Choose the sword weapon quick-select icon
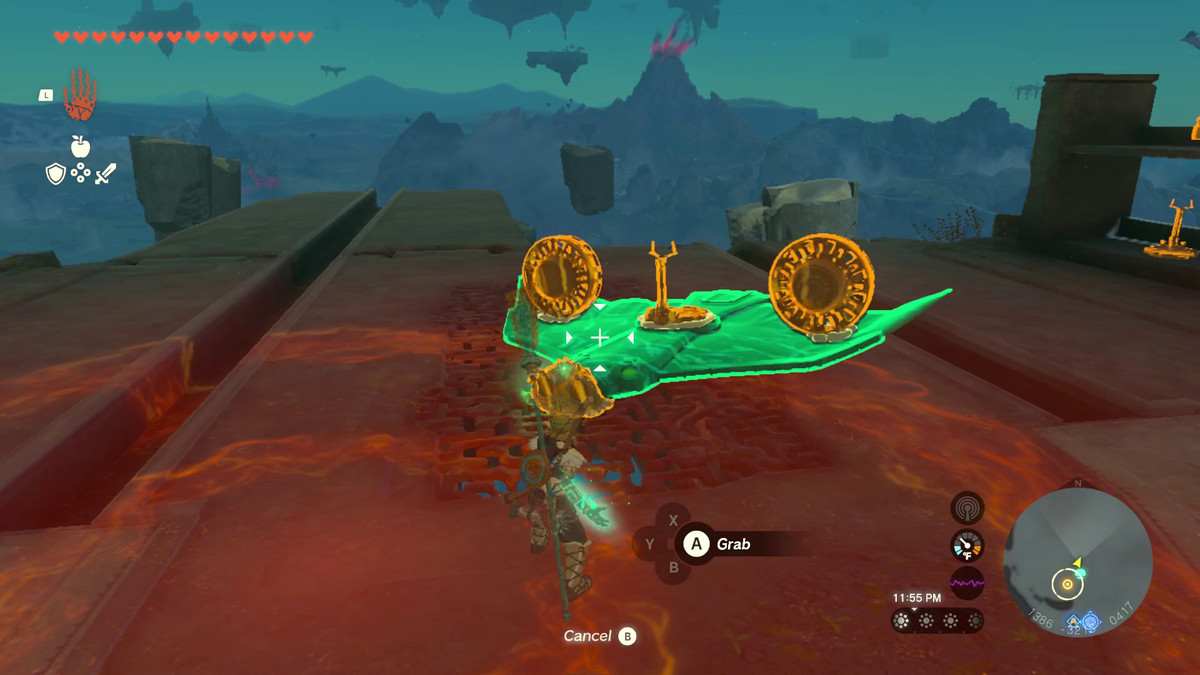Screen dimensions: 1200x675 (105, 174)
